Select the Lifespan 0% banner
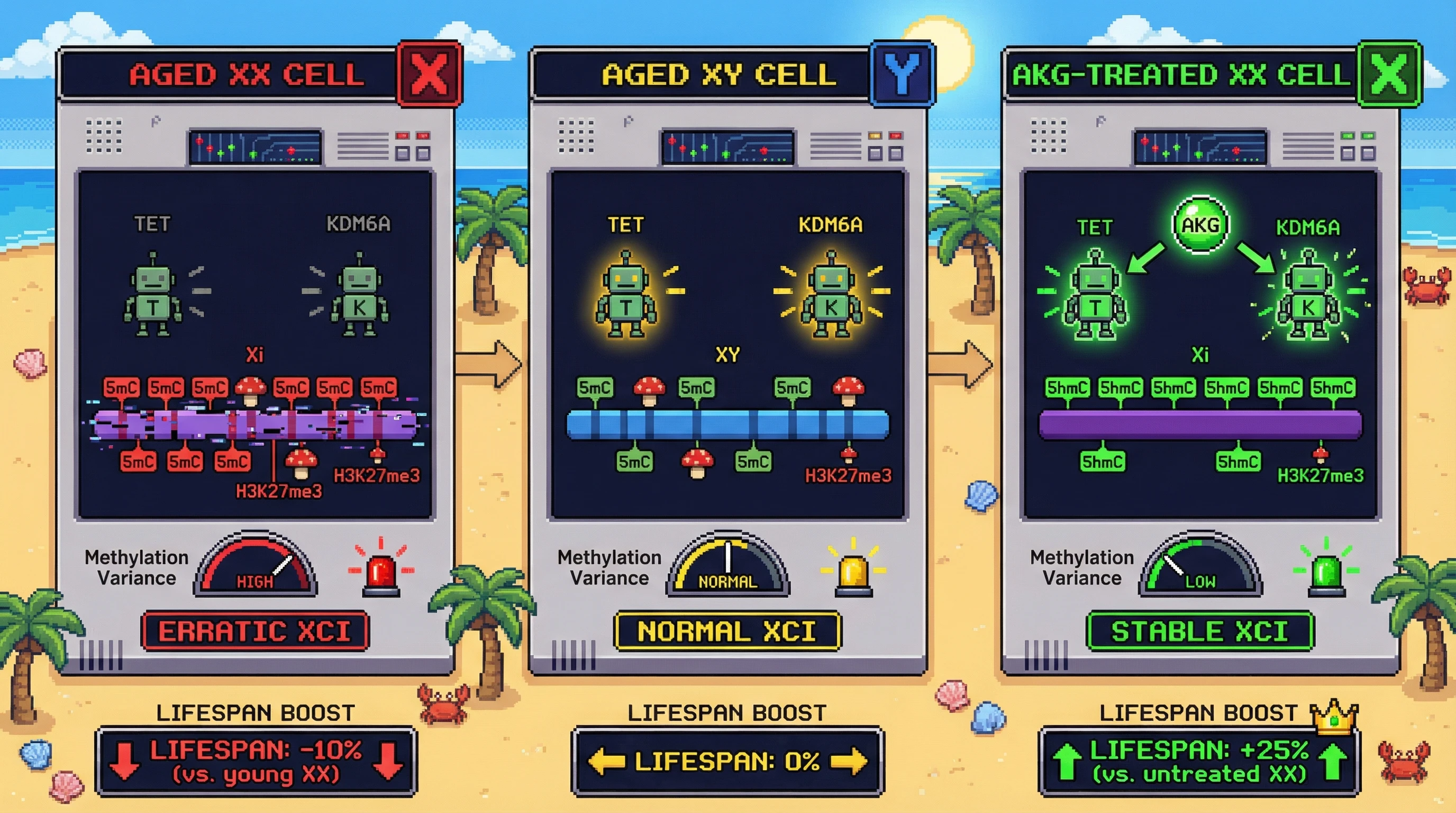The width and height of the screenshot is (1456, 813). pos(727,762)
